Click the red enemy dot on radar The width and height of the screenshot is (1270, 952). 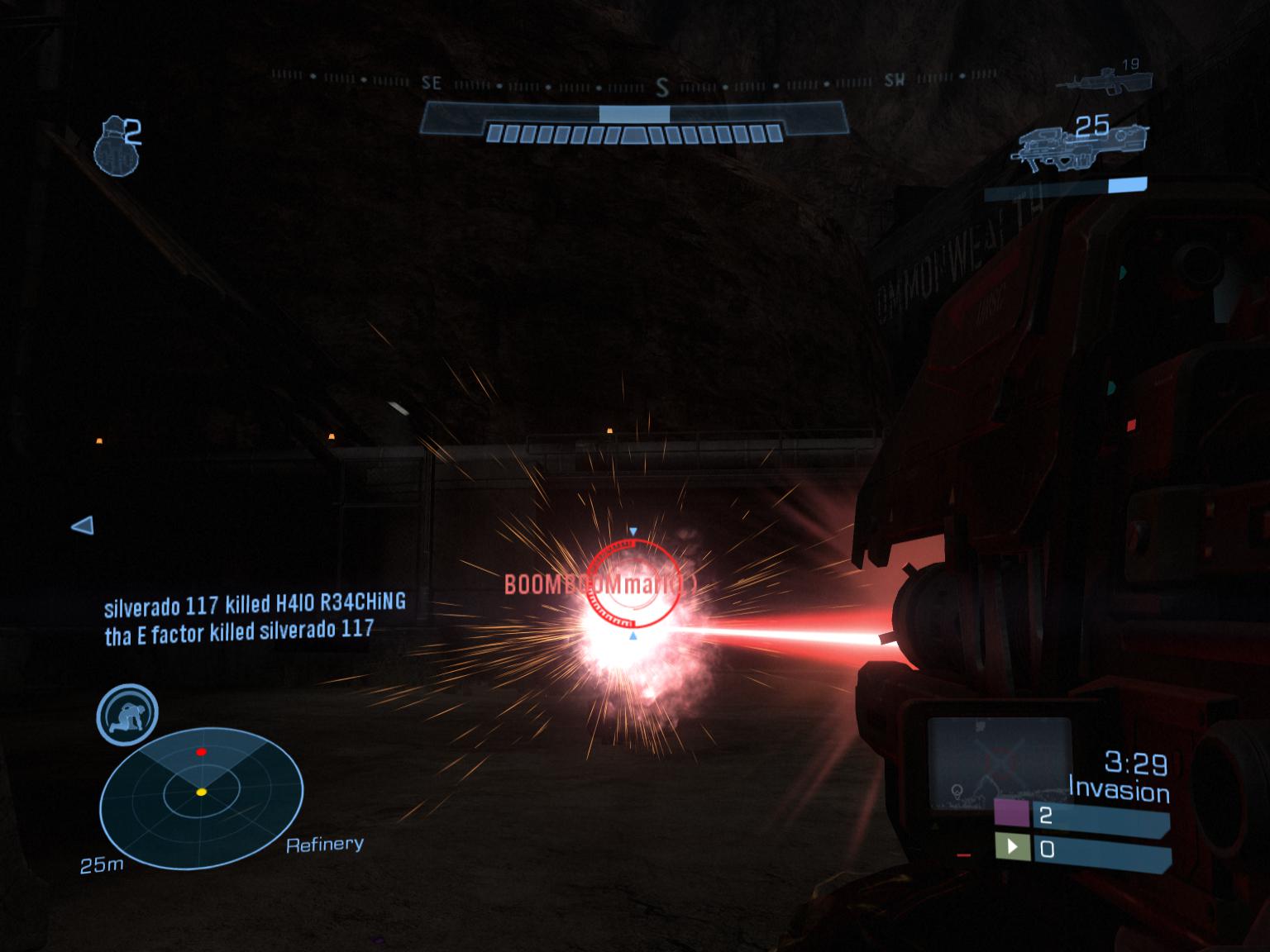point(201,752)
